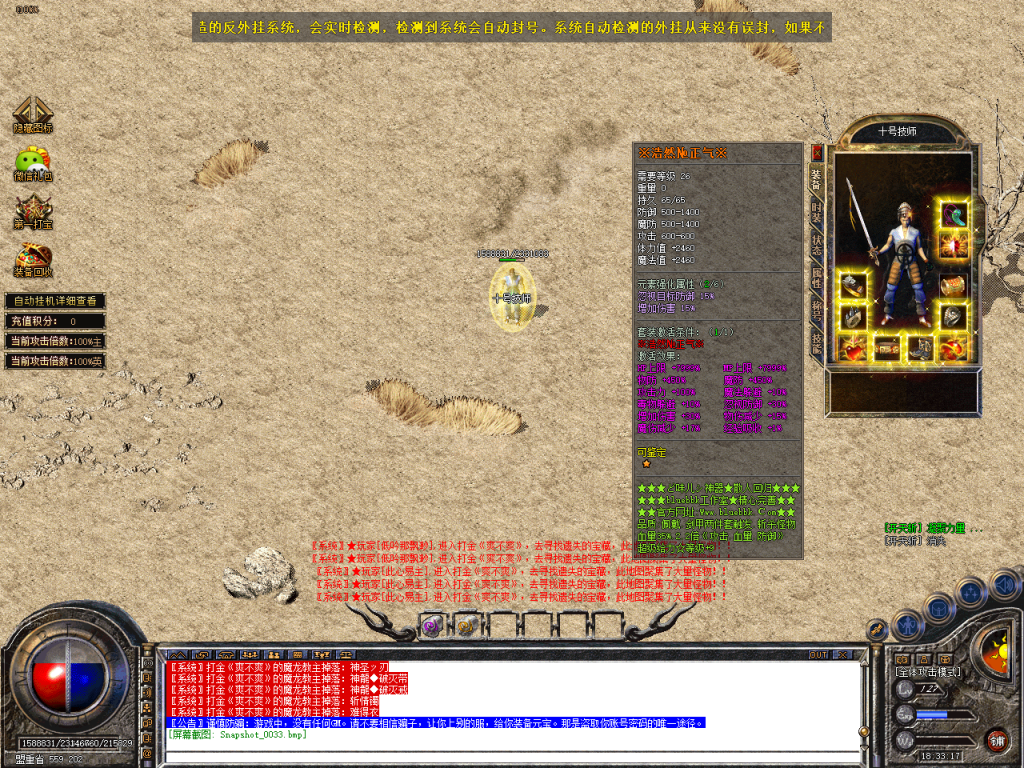Select the teal necklace equipment slot
This screenshot has width=1024, height=768.
[953, 215]
